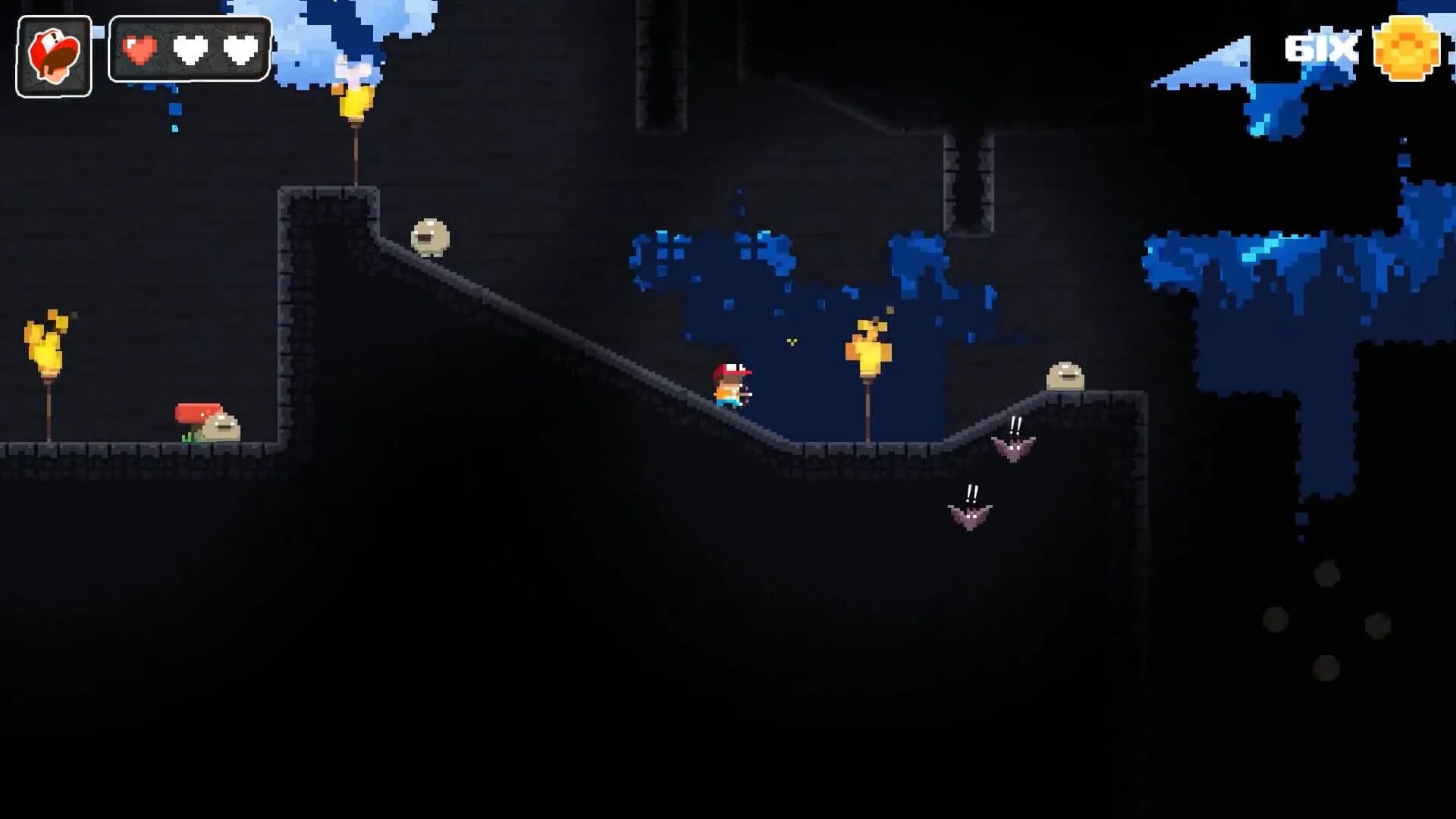The width and height of the screenshot is (1456, 819).
Task: Click the filled red heart in the health bar
Action: point(140,51)
